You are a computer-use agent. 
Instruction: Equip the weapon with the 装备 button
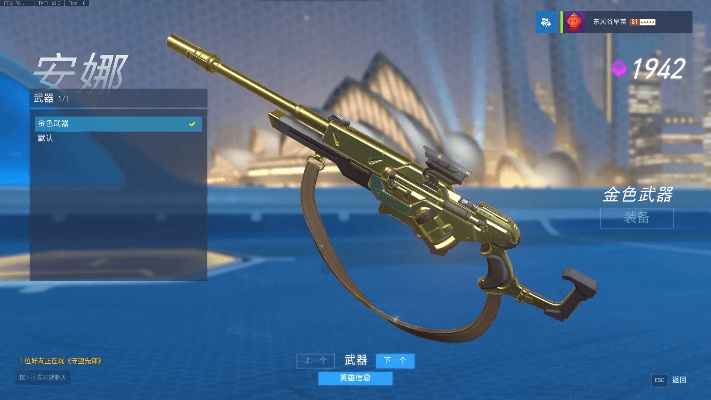point(636,218)
